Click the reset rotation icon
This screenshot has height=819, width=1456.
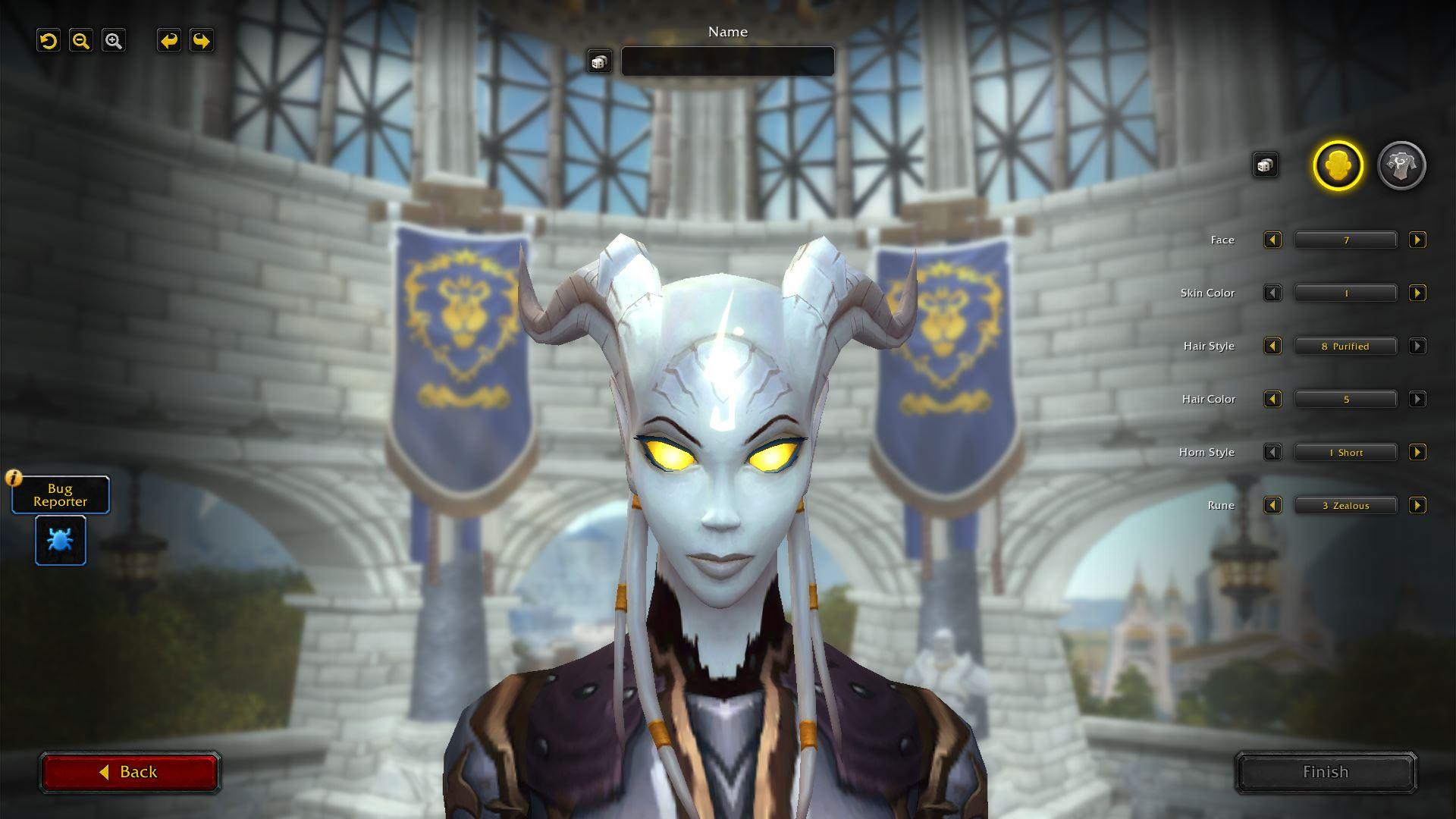click(x=49, y=41)
